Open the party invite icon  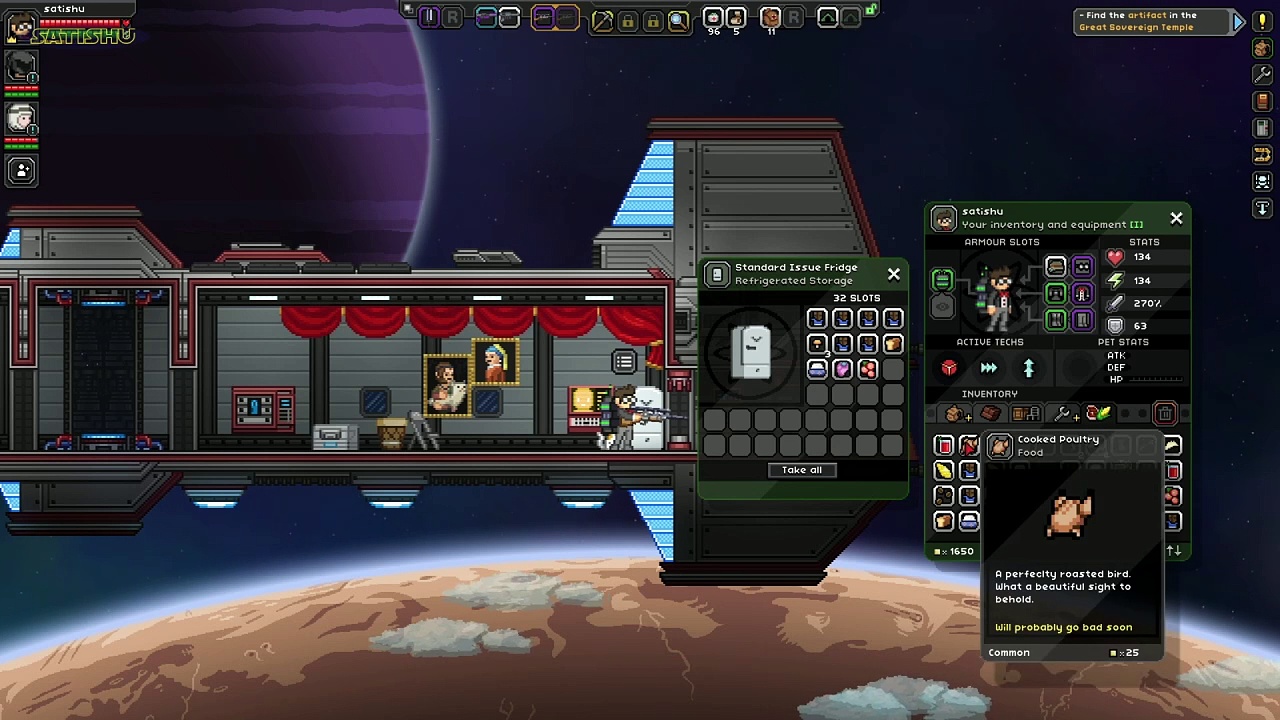click(x=21, y=170)
